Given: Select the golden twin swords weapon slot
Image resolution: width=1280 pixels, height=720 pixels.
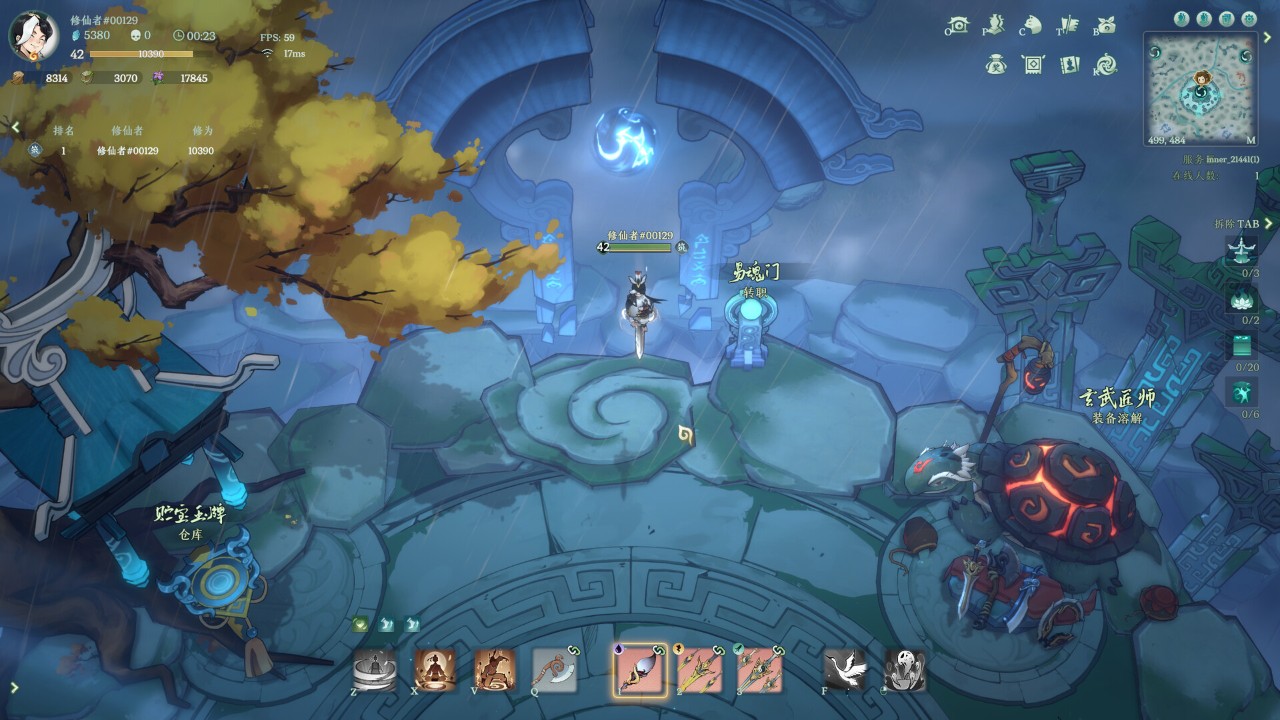Looking at the screenshot, I should click(x=700, y=670).
